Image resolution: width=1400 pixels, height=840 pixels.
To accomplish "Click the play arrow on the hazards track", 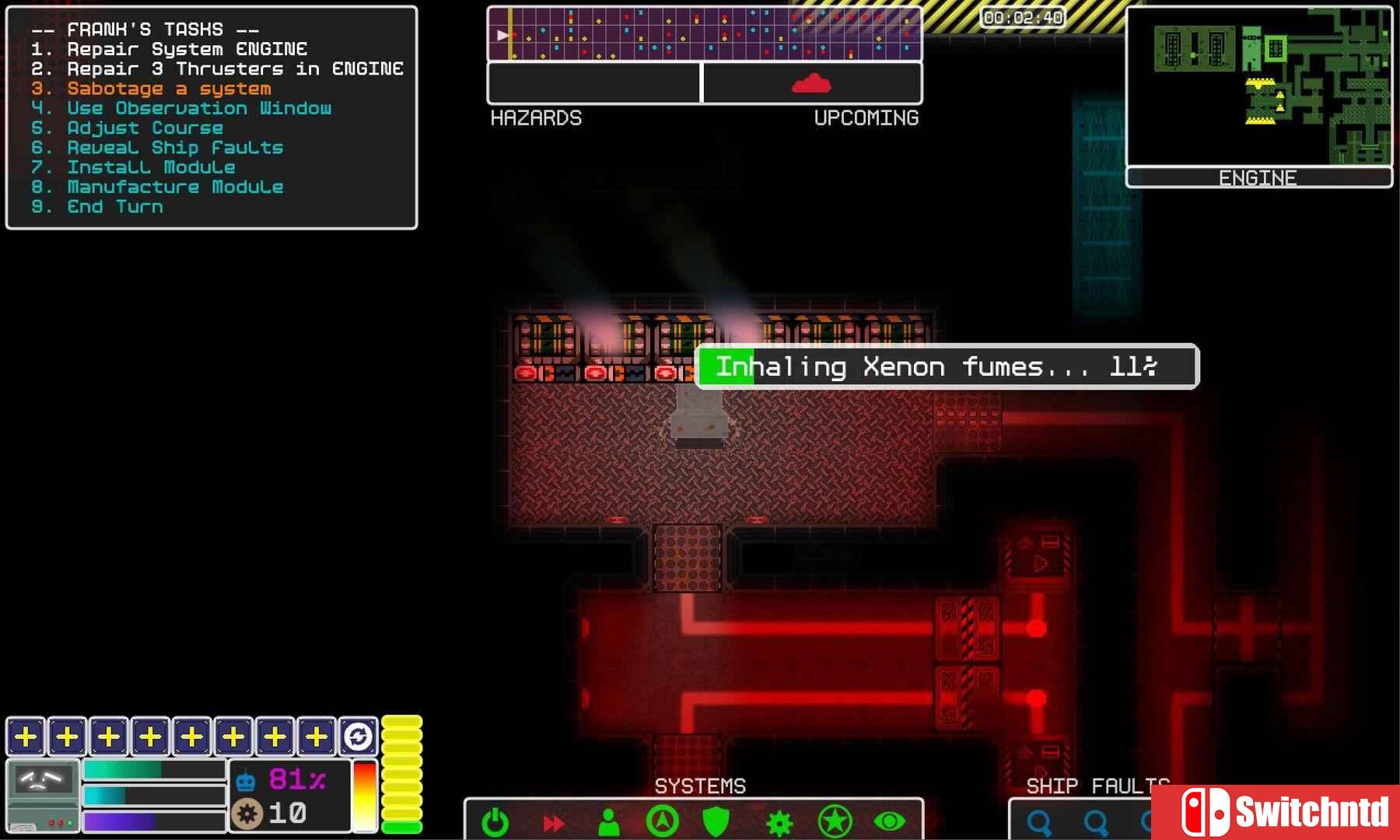I will pos(502,34).
